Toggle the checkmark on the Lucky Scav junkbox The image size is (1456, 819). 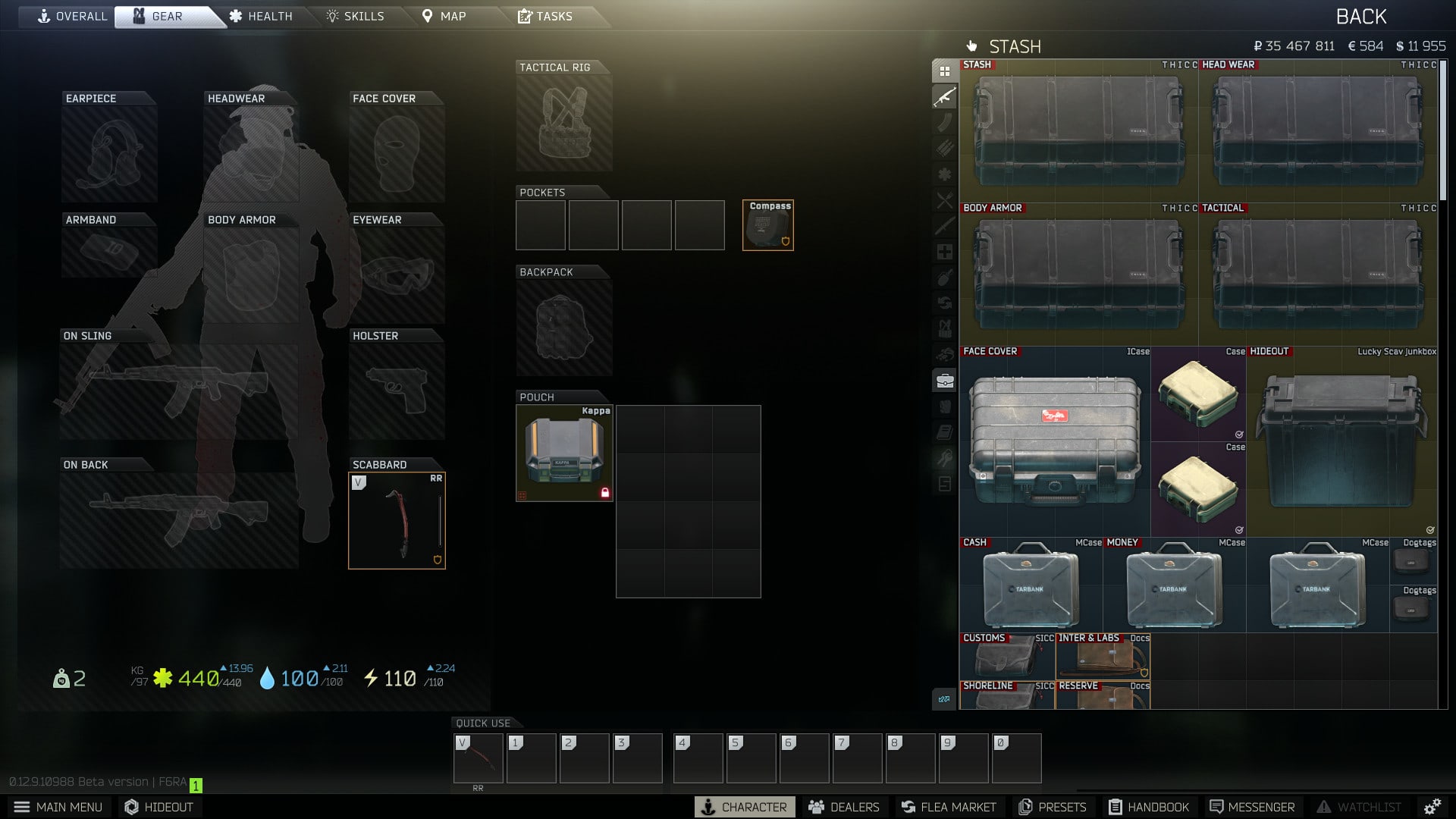point(1432,531)
